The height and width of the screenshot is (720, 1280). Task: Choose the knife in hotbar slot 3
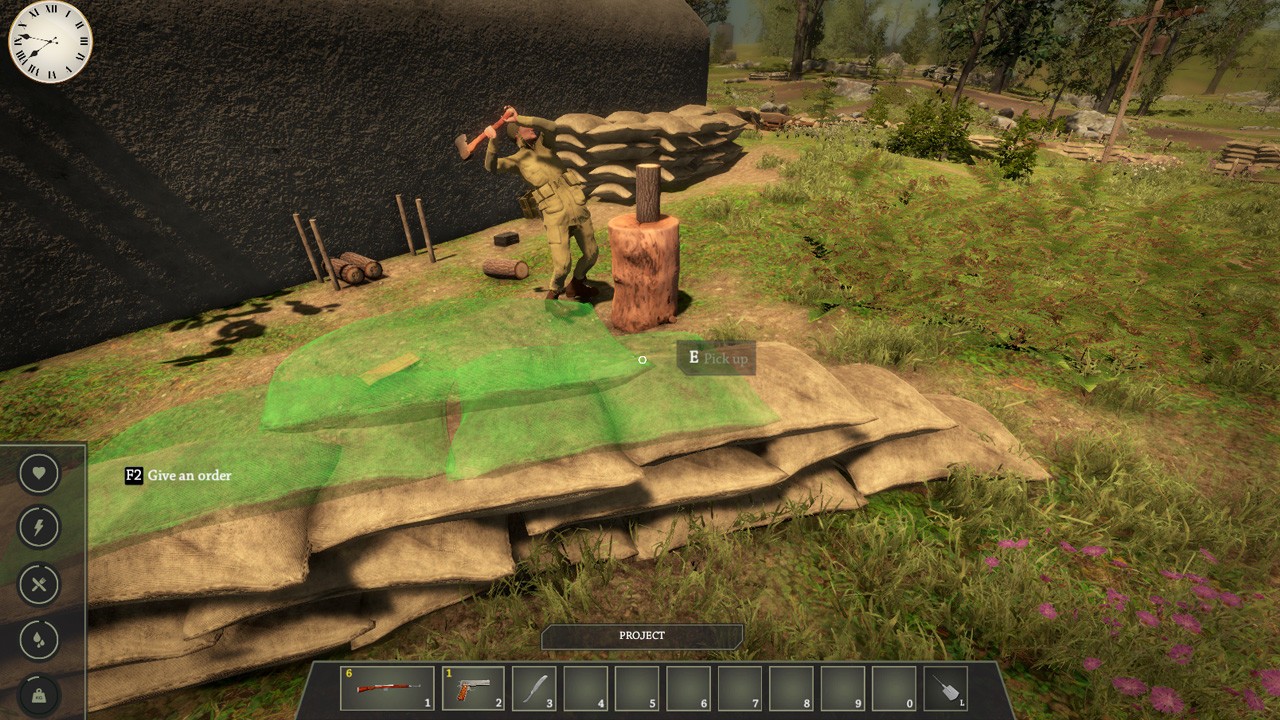(534, 688)
